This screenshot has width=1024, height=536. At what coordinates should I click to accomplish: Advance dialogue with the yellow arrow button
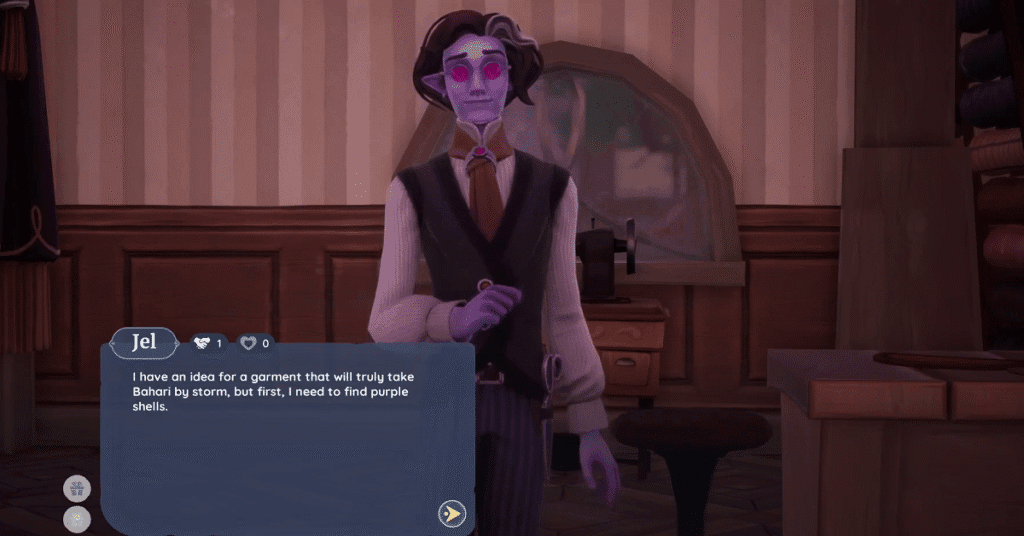point(452,513)
